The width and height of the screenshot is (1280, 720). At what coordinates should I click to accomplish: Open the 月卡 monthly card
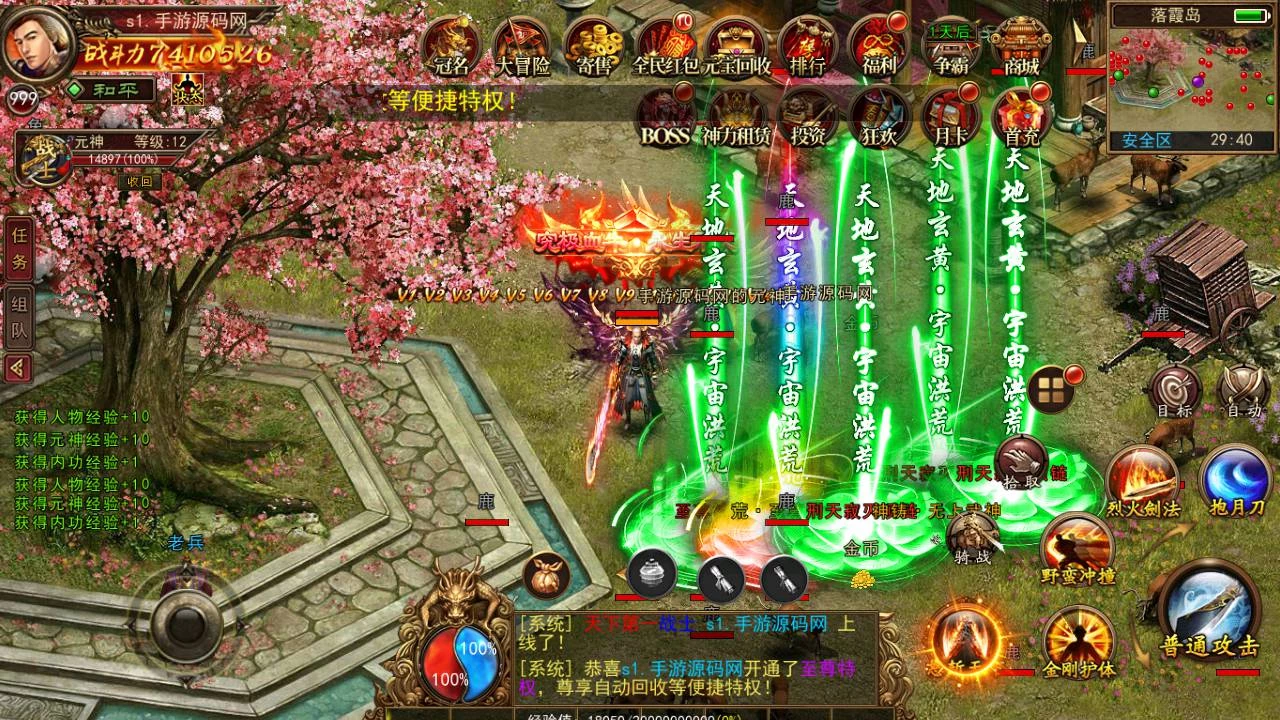tap(949, 116)
